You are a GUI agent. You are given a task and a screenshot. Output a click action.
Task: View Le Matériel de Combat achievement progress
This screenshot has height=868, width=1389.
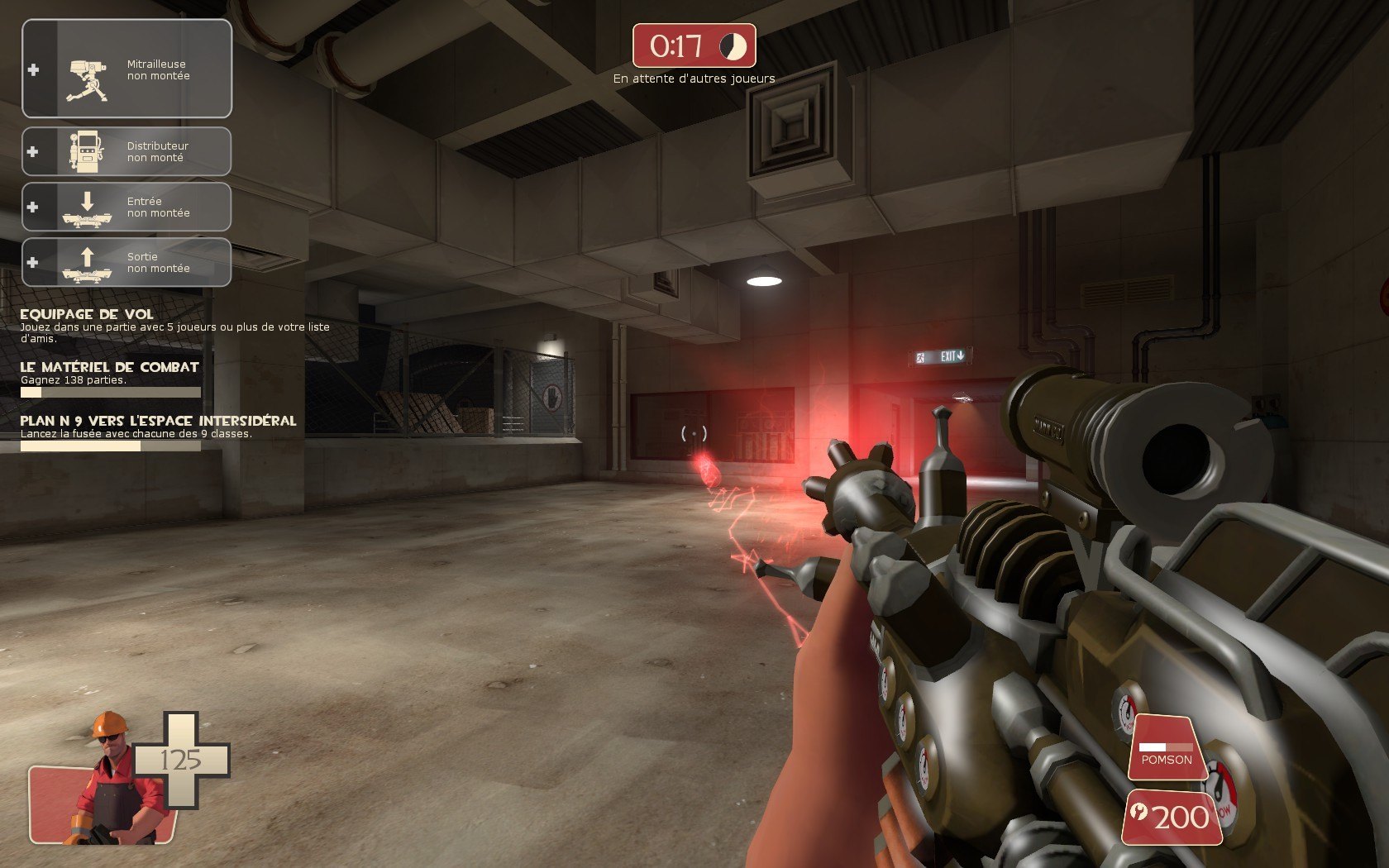click(x=110, y=367)
